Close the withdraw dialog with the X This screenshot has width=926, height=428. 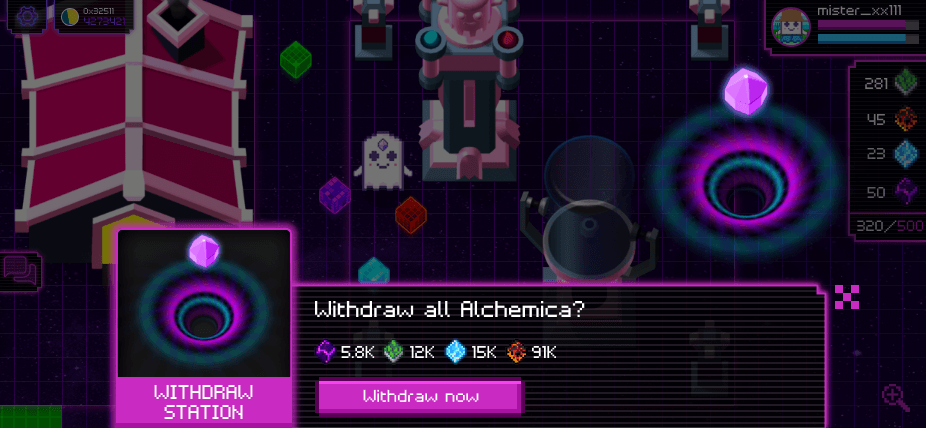point(847,296)
